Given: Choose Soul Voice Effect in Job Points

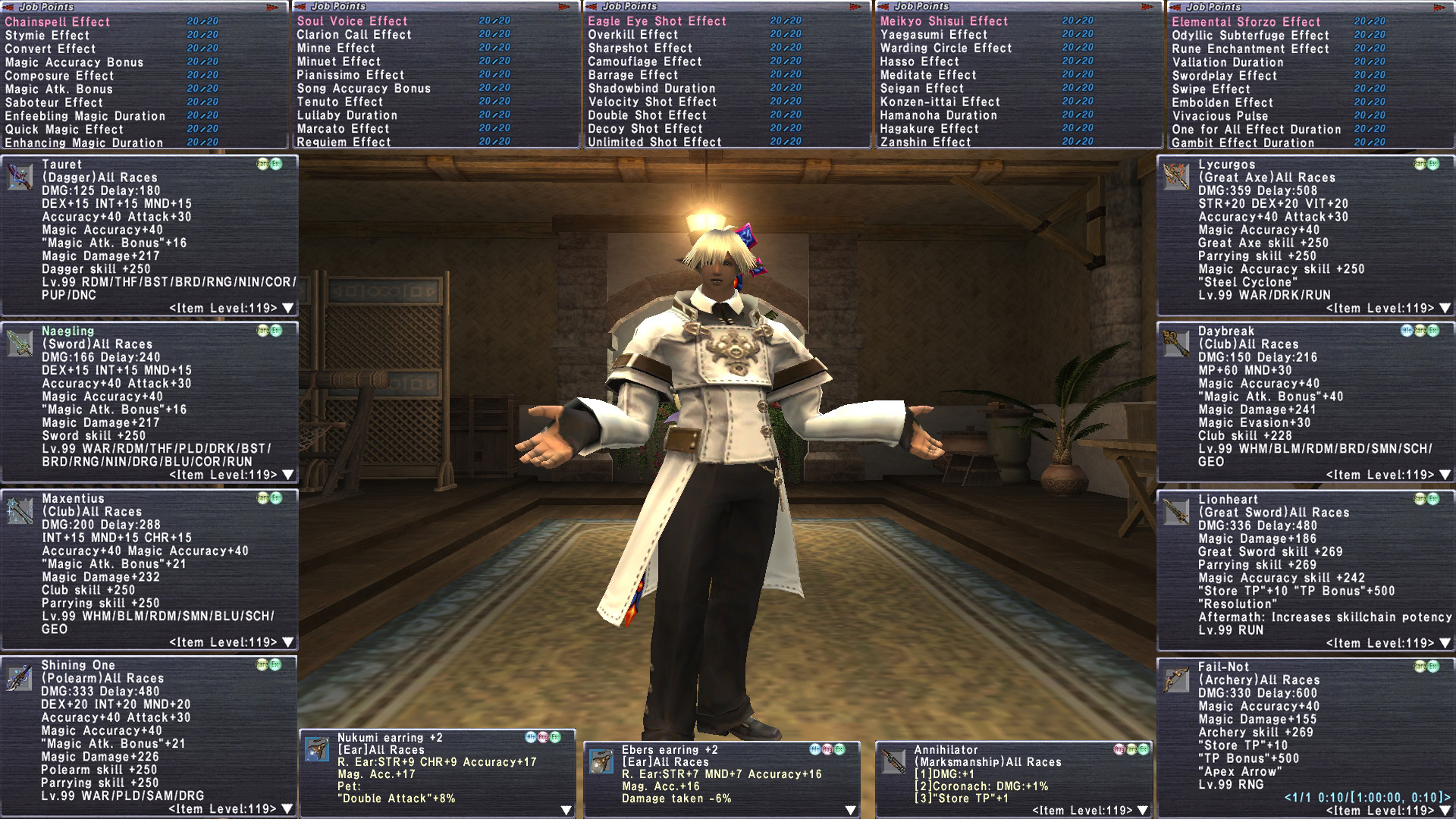Looking at the screenshot, I should (x=352, y=21).
